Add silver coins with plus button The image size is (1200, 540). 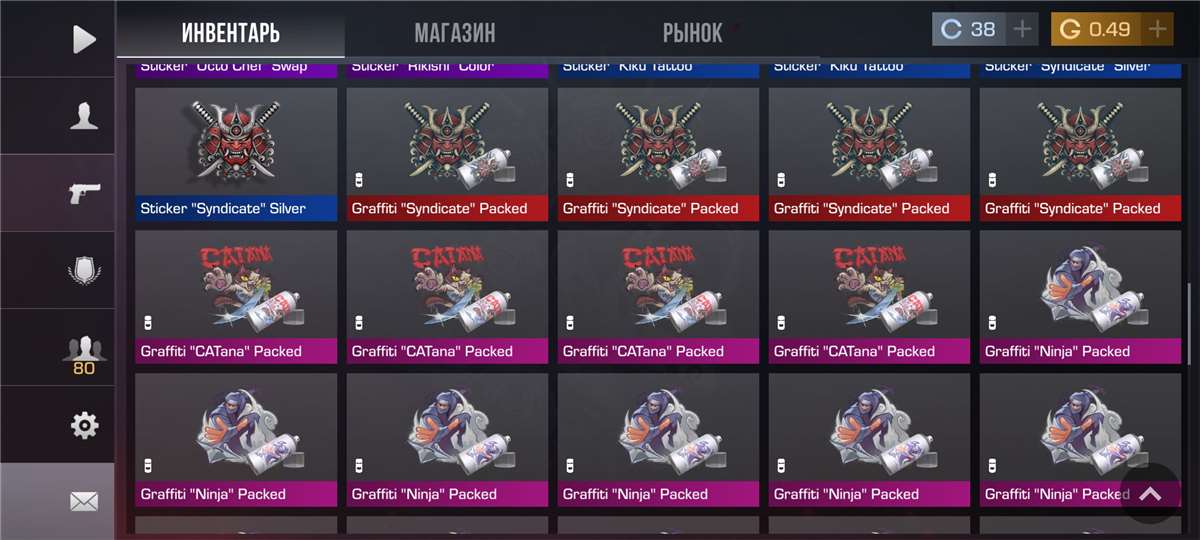pyautogui.click(x=1022, y=29)
